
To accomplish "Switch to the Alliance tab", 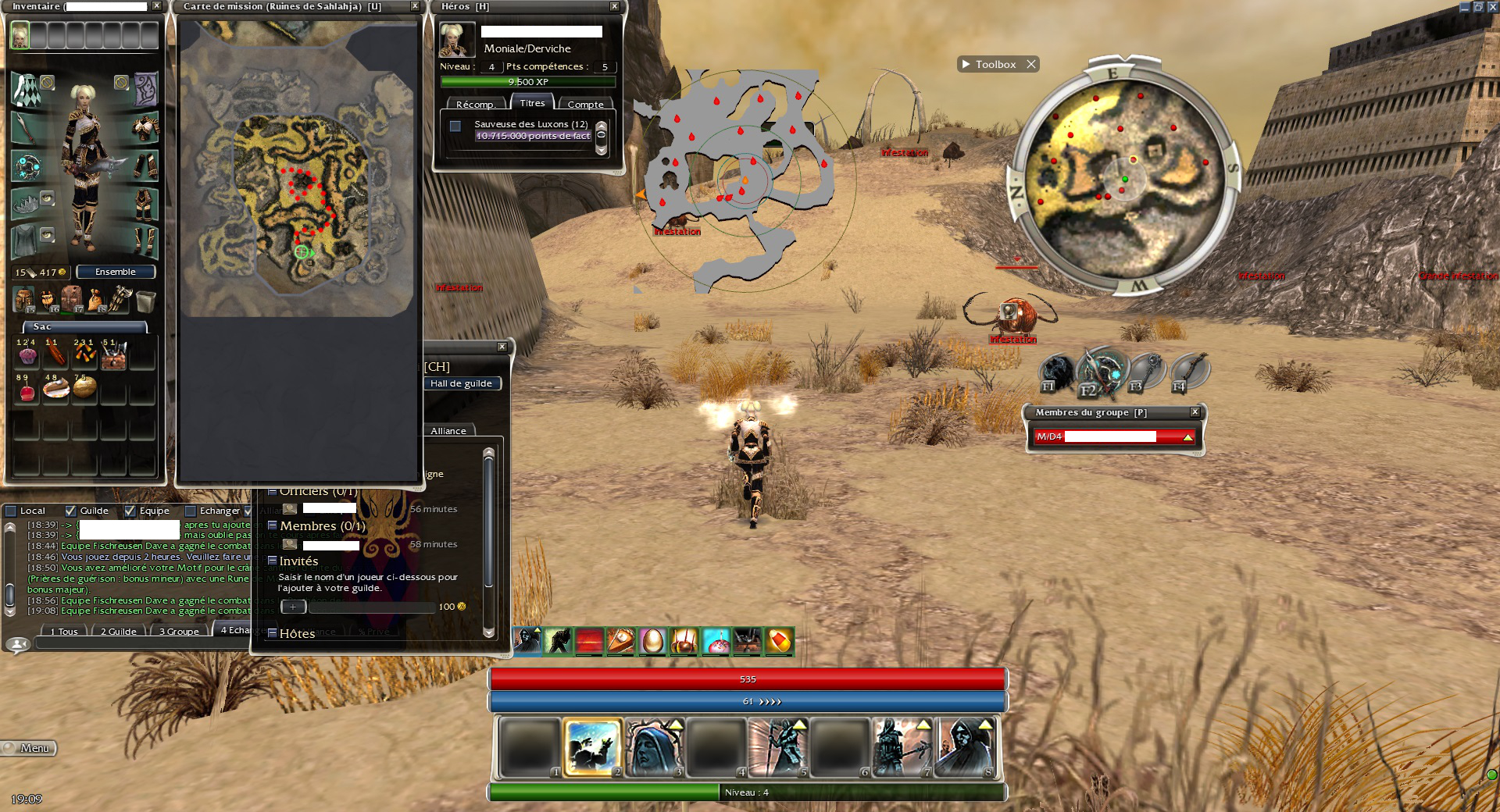I will 448,431.
